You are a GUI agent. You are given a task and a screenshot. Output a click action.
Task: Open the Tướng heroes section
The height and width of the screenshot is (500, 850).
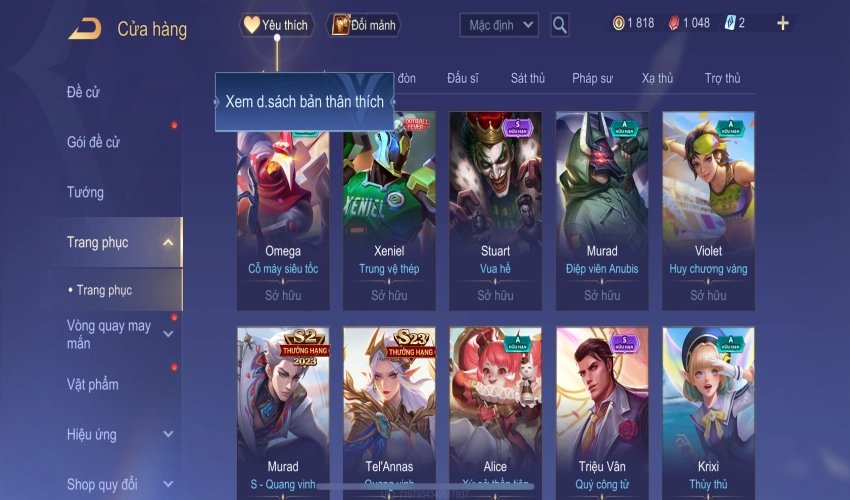point(86,192)
